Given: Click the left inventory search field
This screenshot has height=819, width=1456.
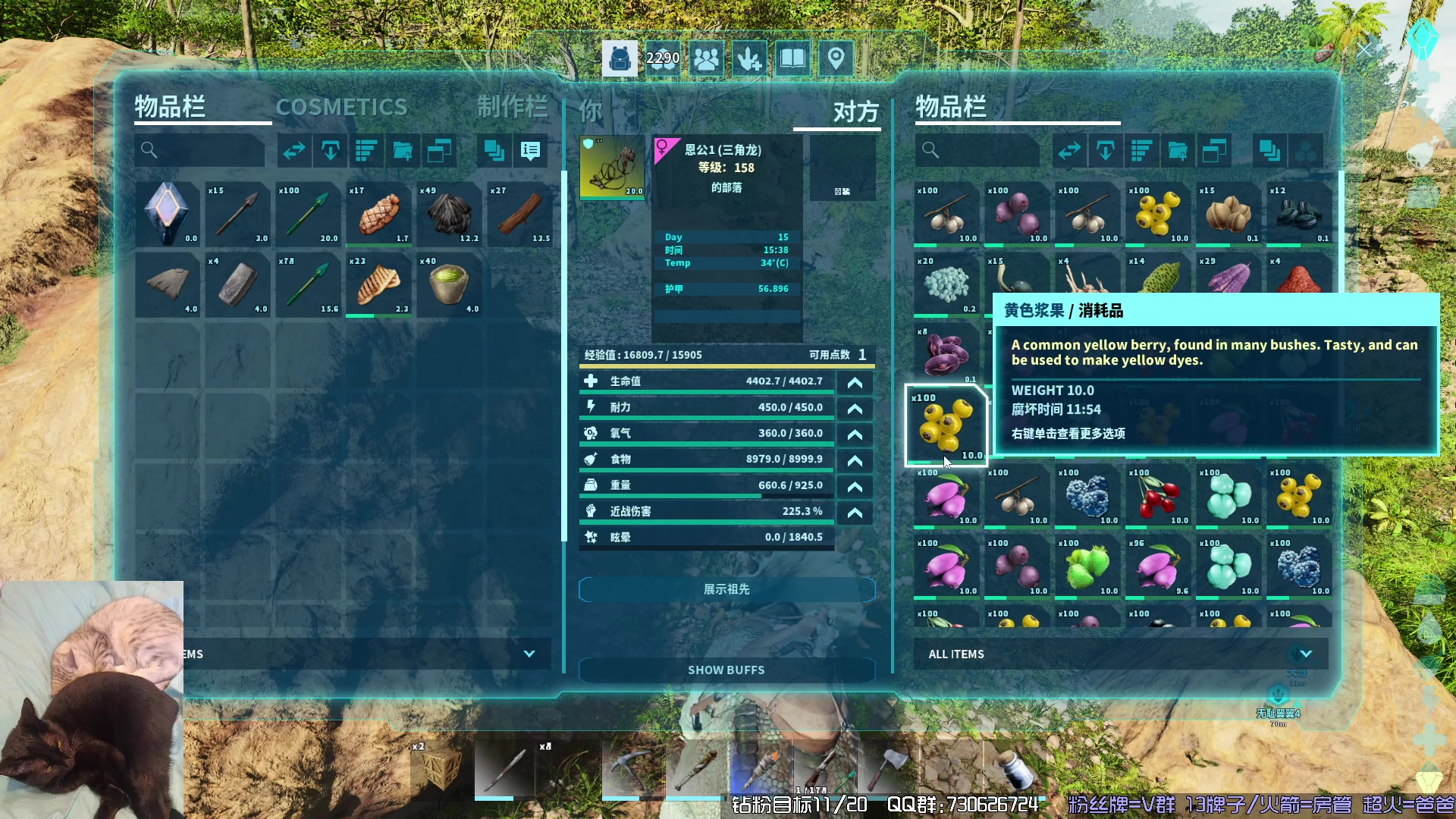Looking at the screenshot, I should point(200,151).
